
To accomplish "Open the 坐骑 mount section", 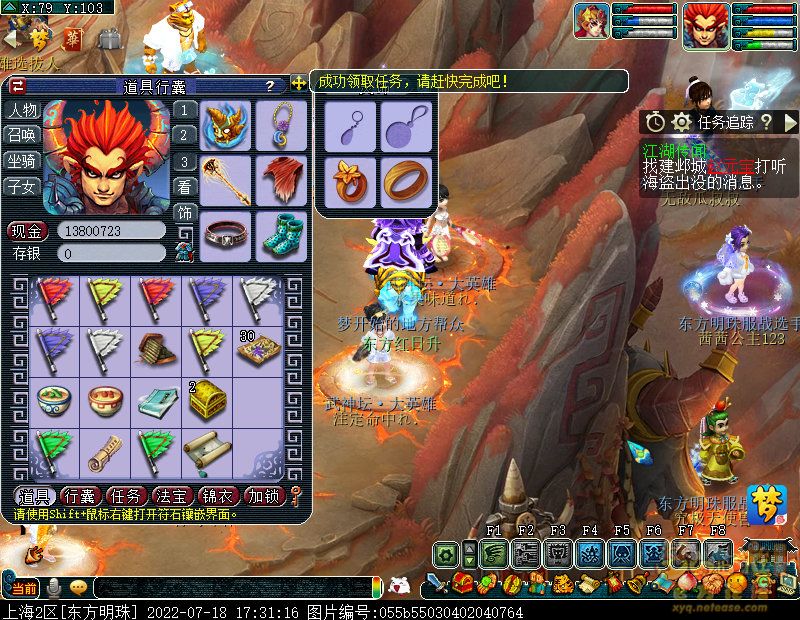I will [x=22, y=160].
